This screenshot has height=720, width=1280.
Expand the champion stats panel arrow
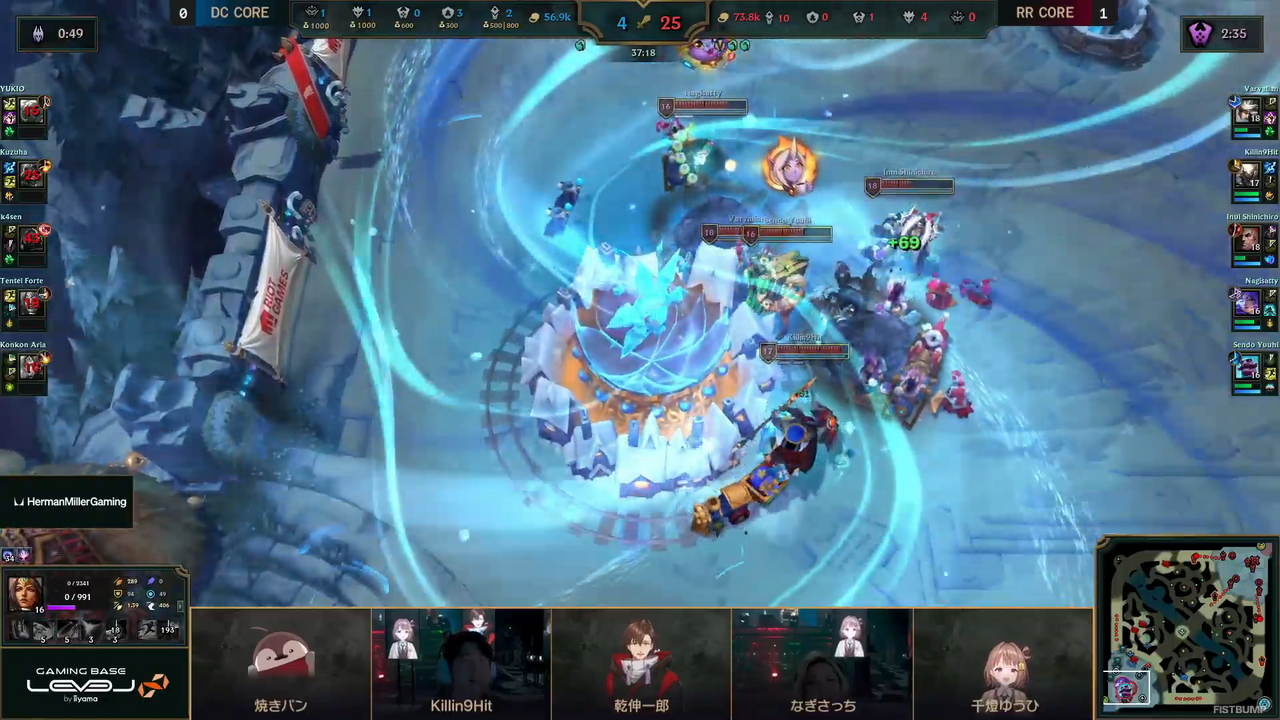(x=181, y=605)
